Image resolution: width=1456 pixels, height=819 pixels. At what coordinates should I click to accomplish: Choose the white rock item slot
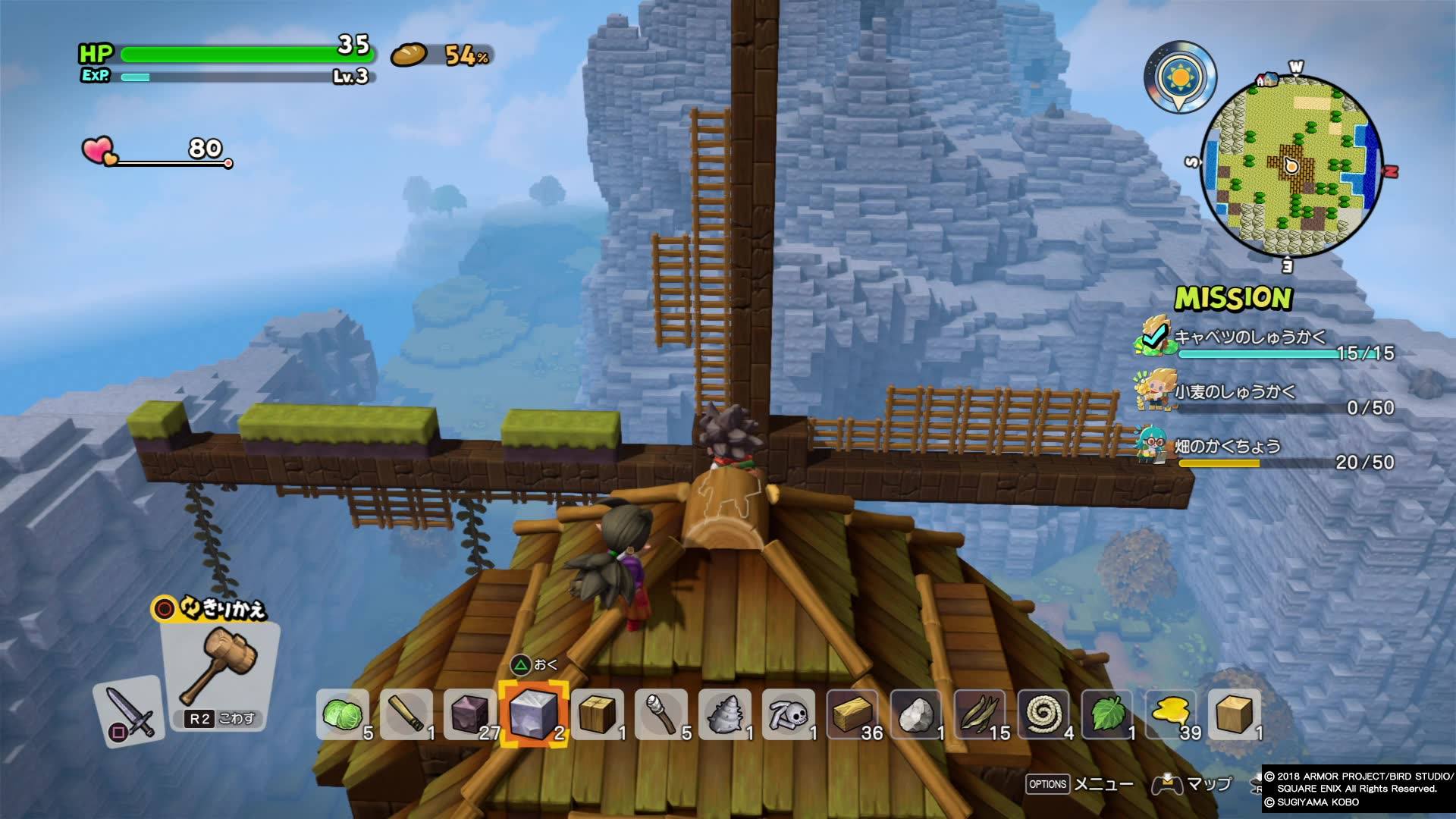916,714
